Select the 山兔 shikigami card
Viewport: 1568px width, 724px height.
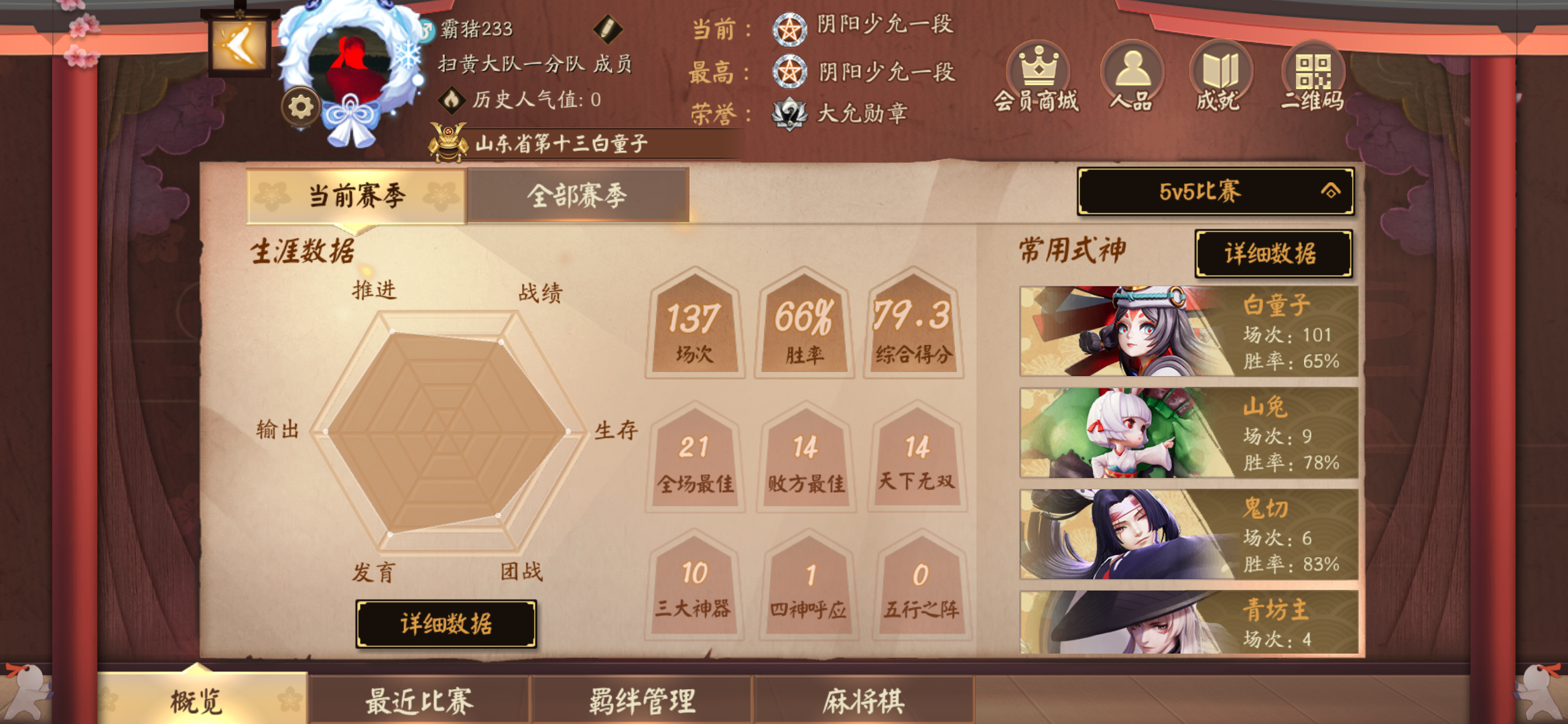tap(1191, 434)
